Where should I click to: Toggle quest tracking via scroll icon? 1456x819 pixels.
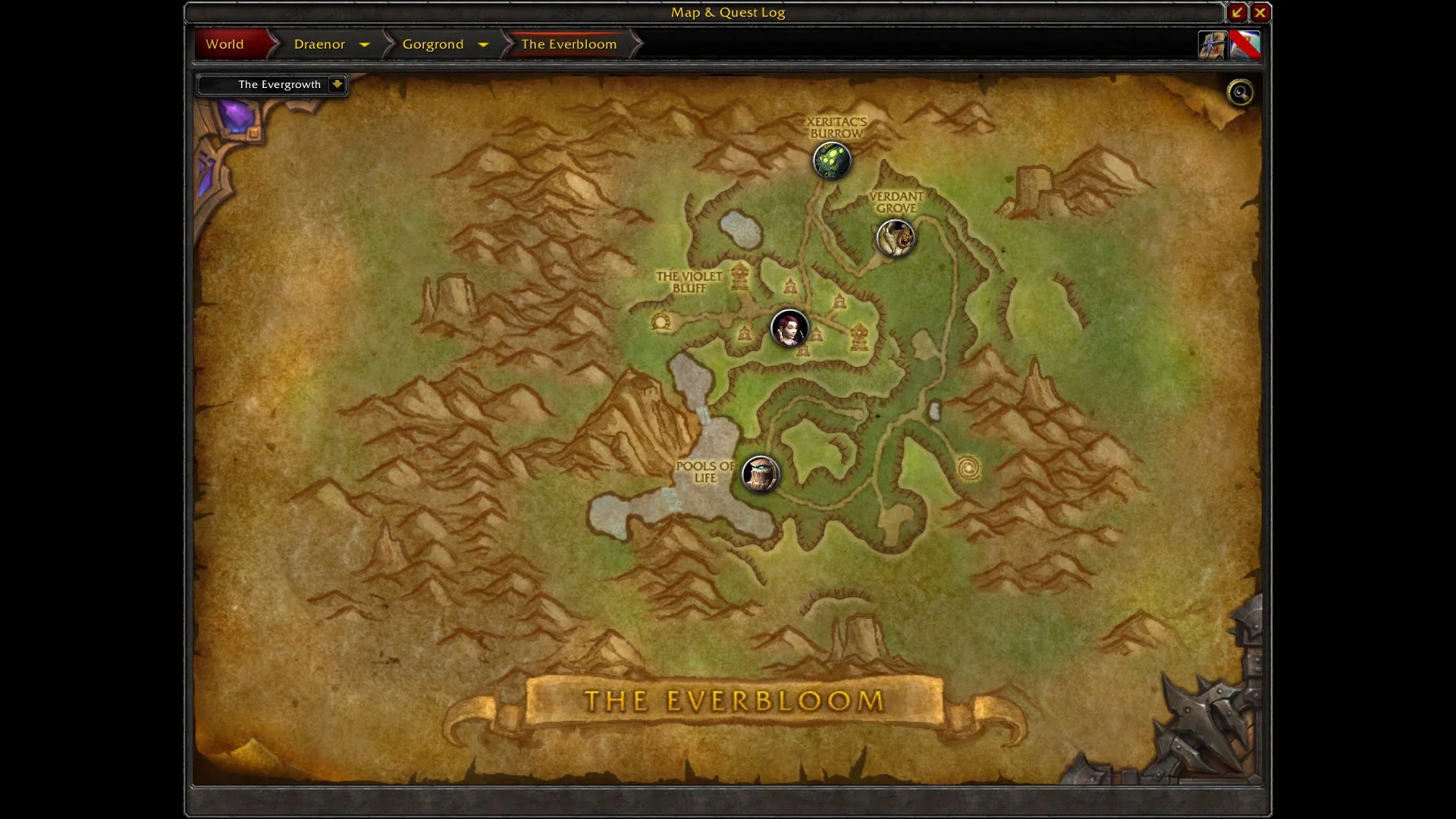(x=1212, y=45)
